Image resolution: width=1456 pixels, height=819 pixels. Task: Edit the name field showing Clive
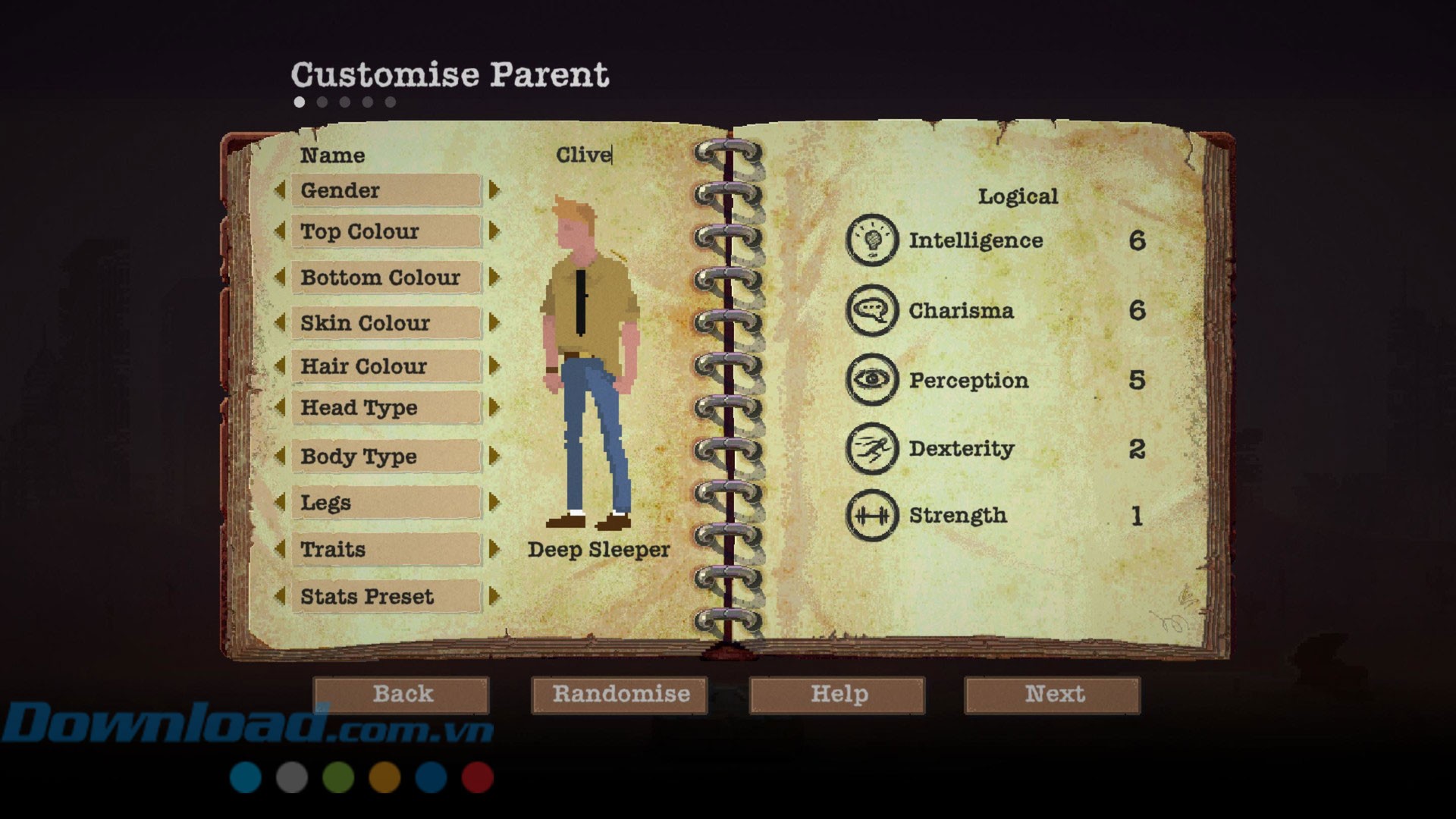click(x=583, y=155)
